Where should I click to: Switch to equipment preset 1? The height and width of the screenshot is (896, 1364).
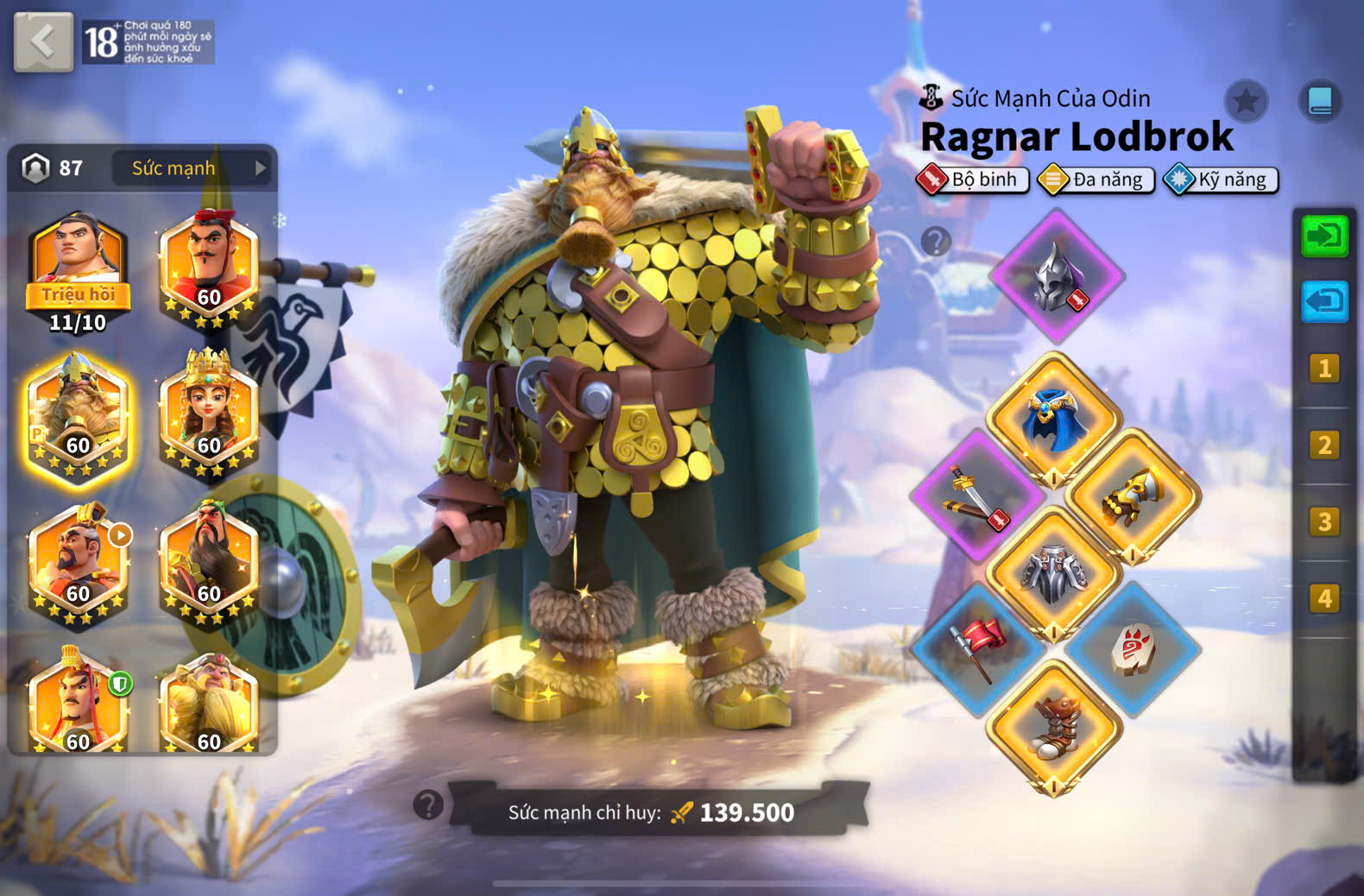1324,369
